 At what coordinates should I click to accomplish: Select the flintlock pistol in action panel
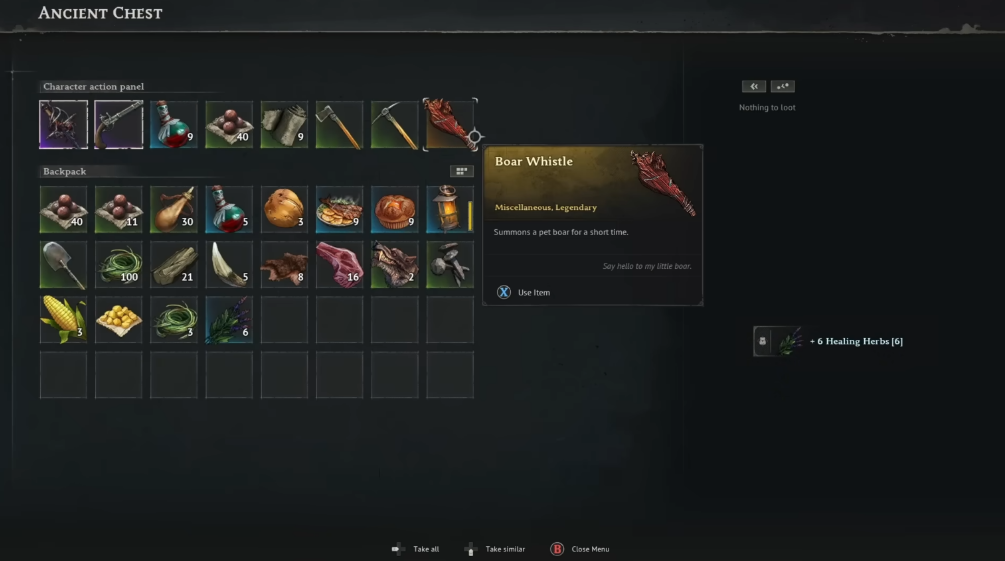[x=118, y=124]
